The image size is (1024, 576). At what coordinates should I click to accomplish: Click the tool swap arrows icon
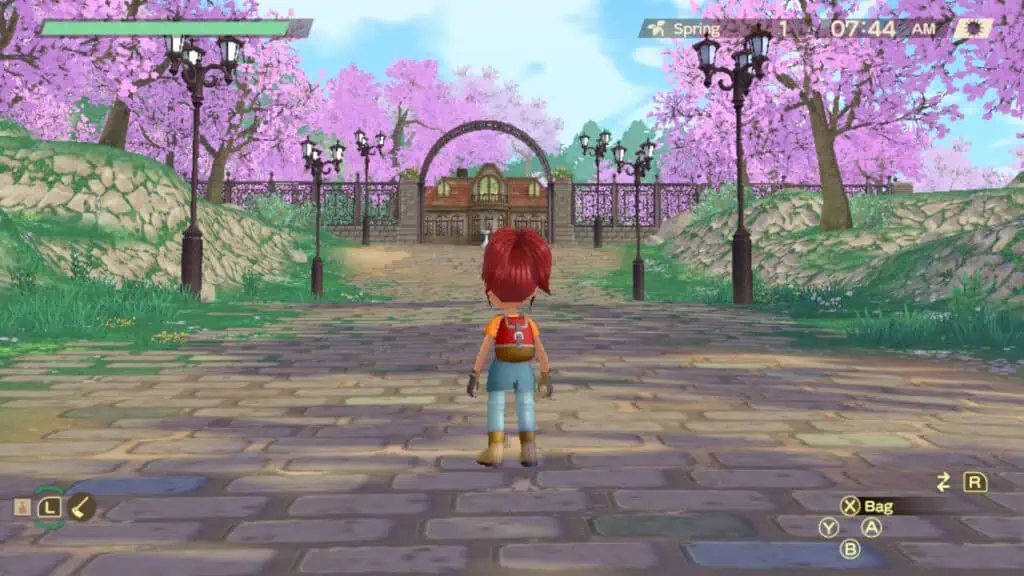(x=943, y=482)
